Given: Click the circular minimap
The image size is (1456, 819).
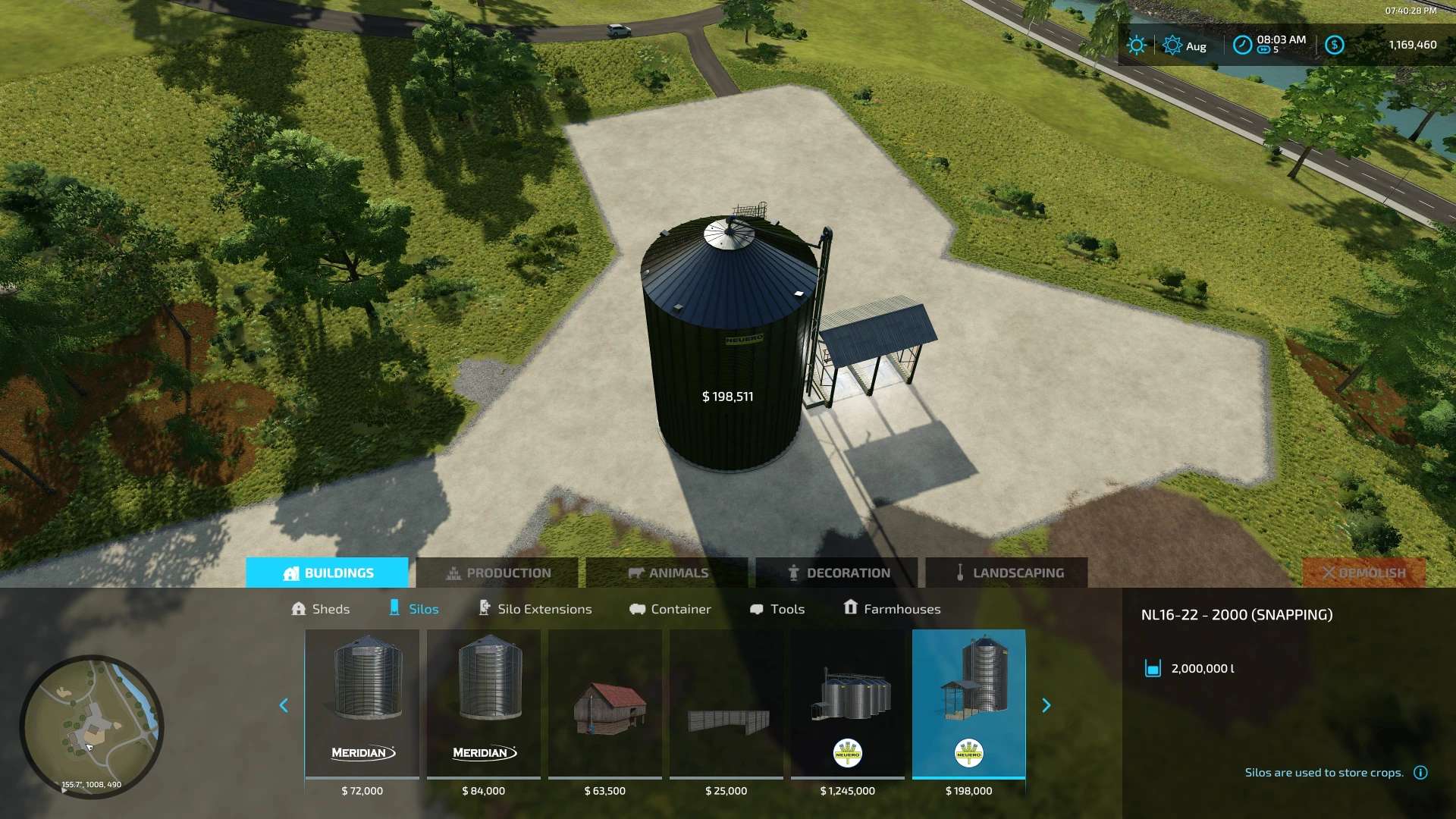Looking at the screenshot, I should (92, 726).
